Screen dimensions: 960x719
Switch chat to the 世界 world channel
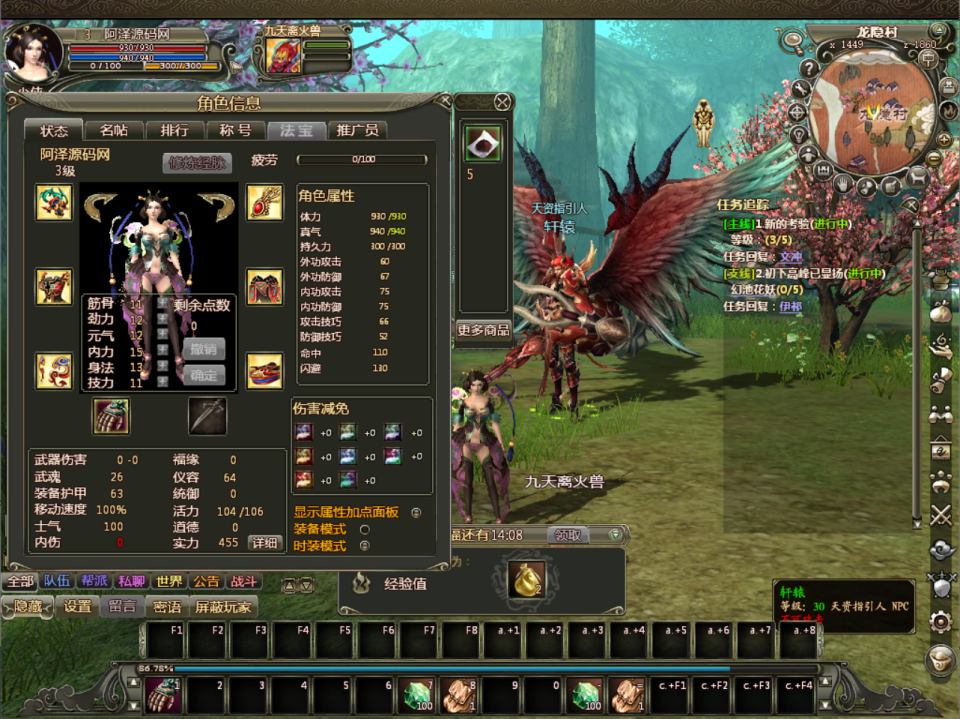169,582
